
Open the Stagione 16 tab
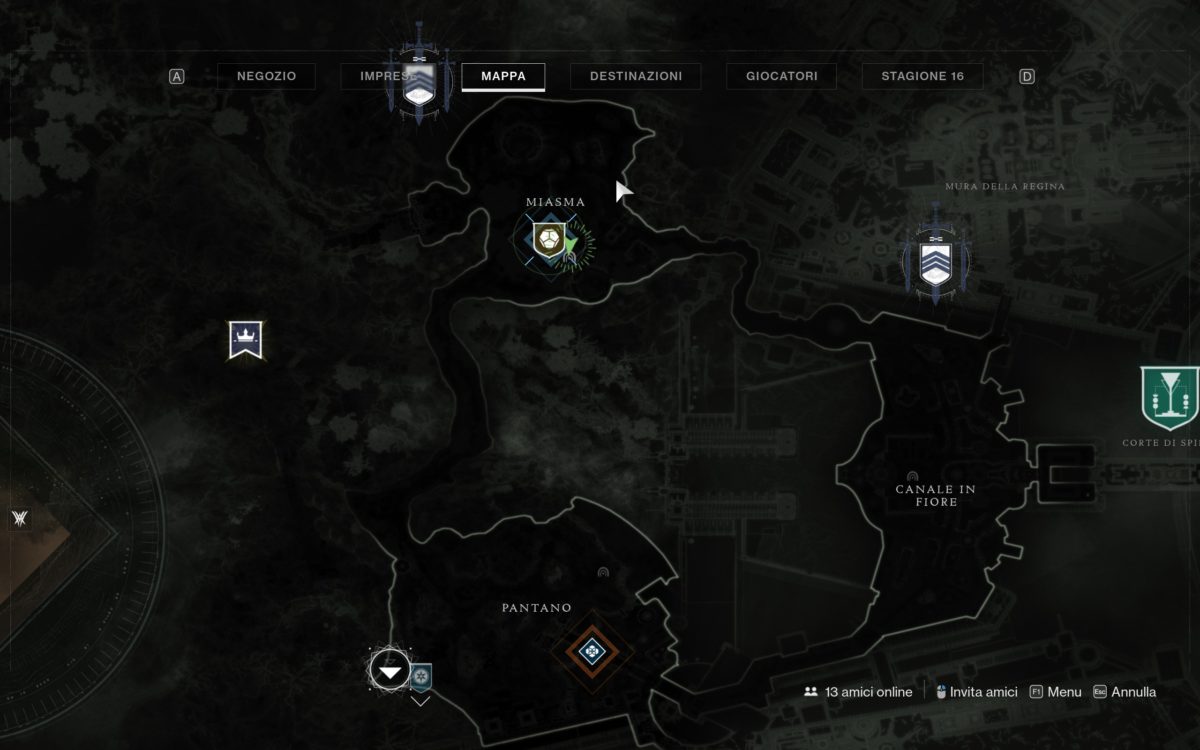coord(922,76)
